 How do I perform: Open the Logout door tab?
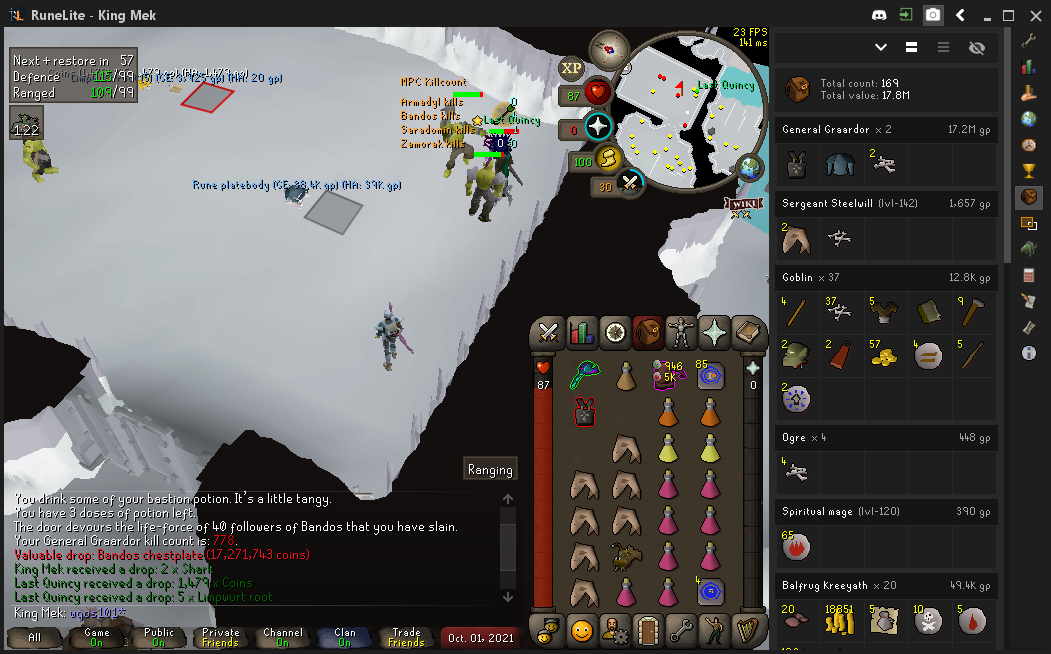648,631
